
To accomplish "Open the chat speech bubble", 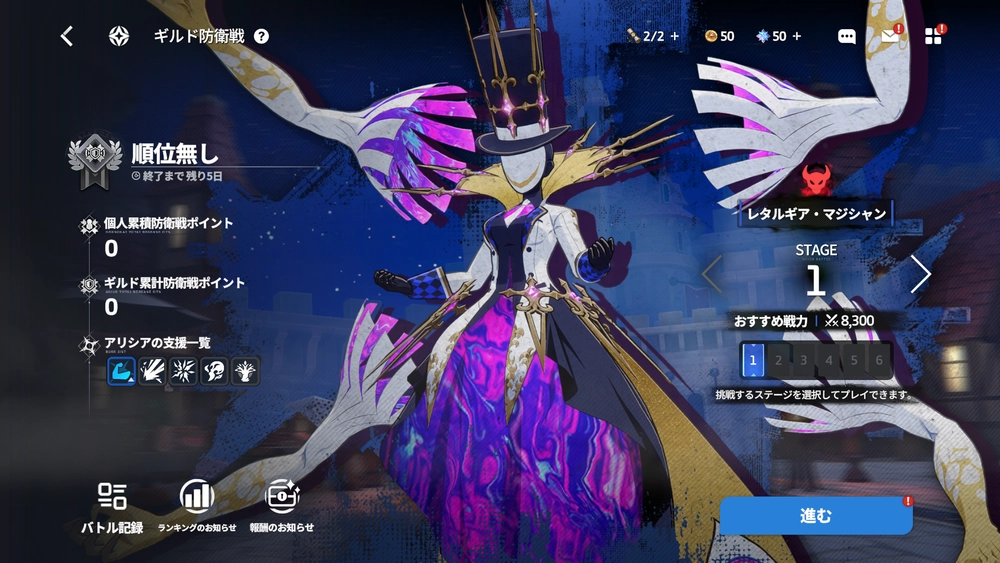I will click(x=846, y=36).
